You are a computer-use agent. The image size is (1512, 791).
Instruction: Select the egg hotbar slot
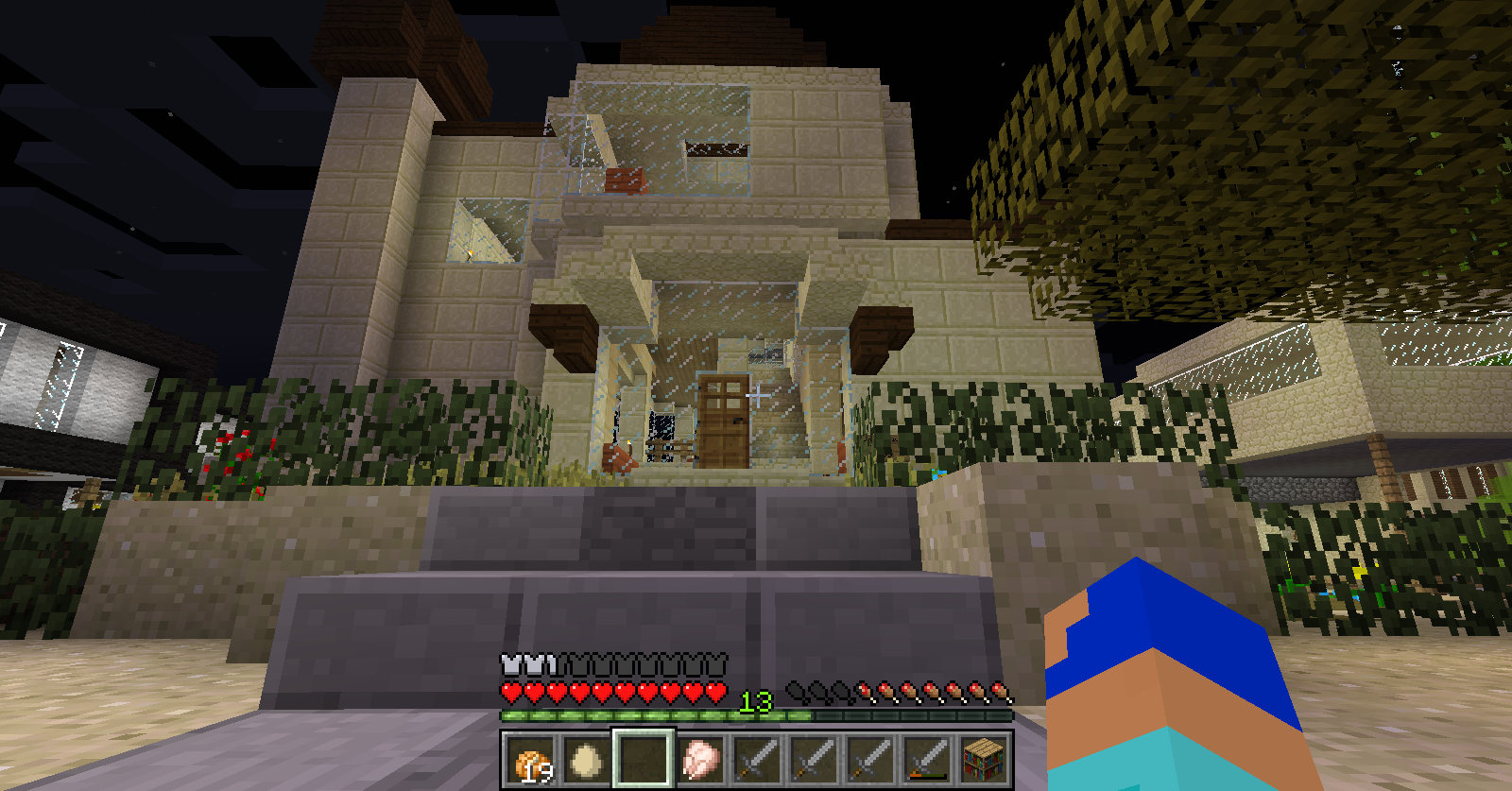click(587, 759)
